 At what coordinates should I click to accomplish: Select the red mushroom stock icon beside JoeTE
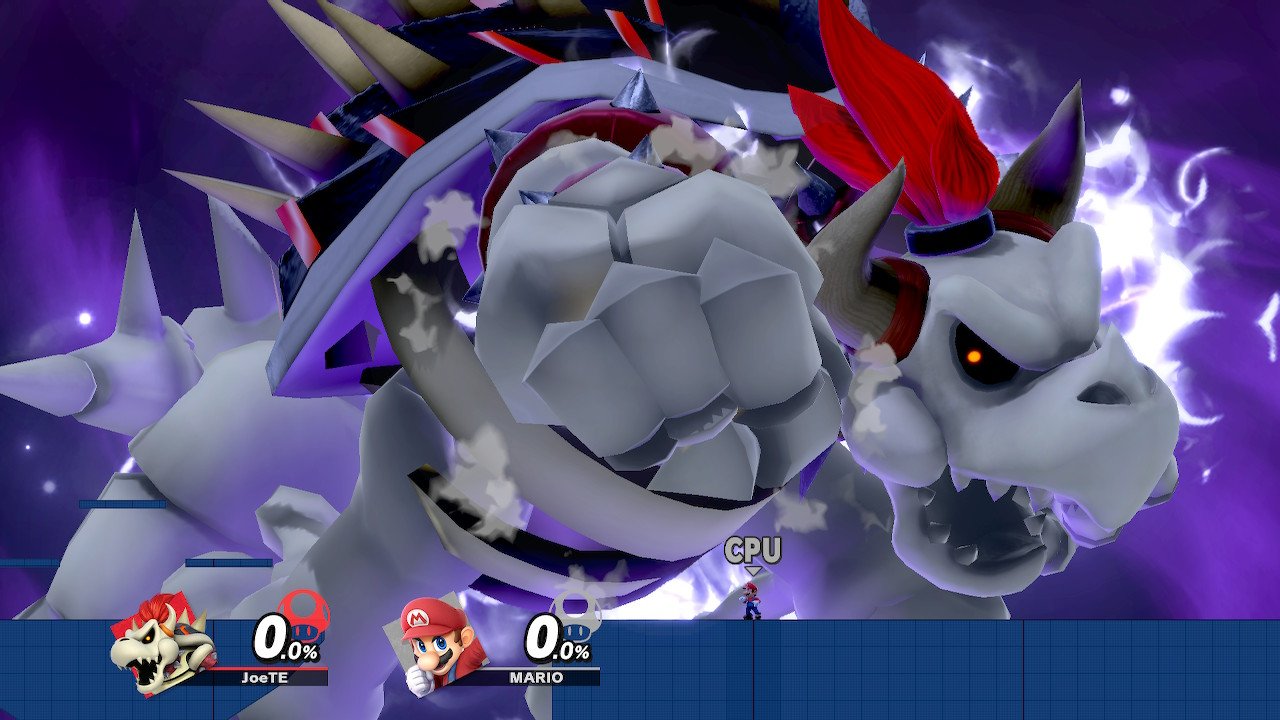[304, 618]
